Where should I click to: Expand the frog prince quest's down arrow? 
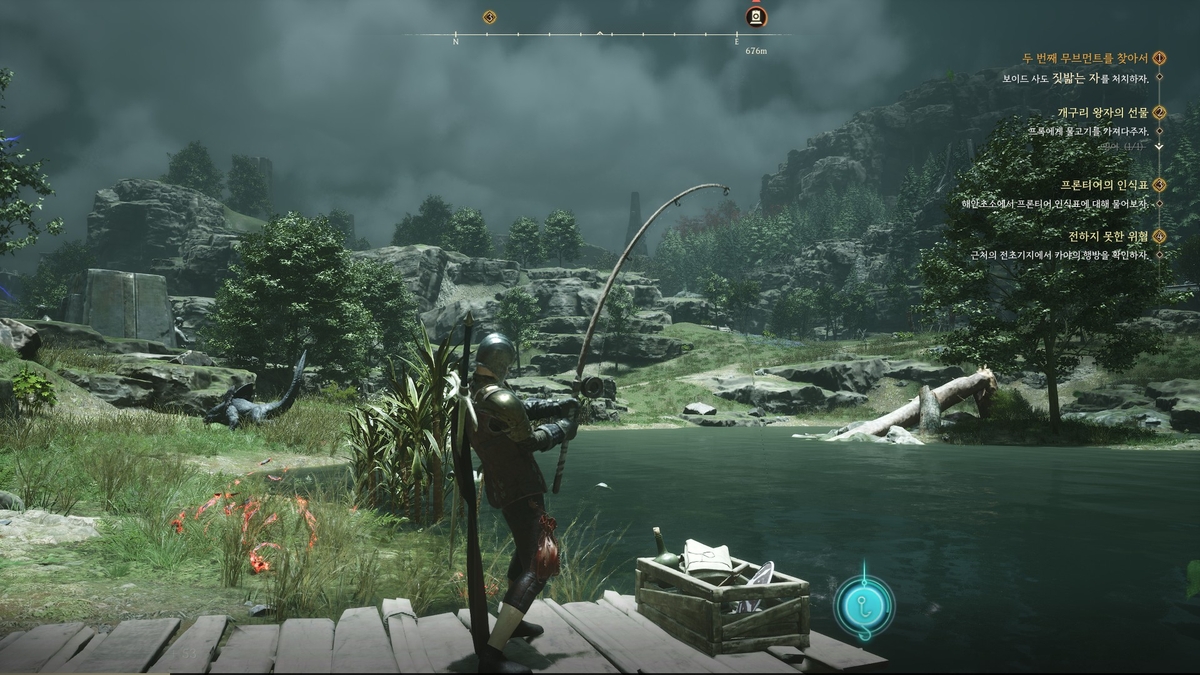pos(1159,146)
